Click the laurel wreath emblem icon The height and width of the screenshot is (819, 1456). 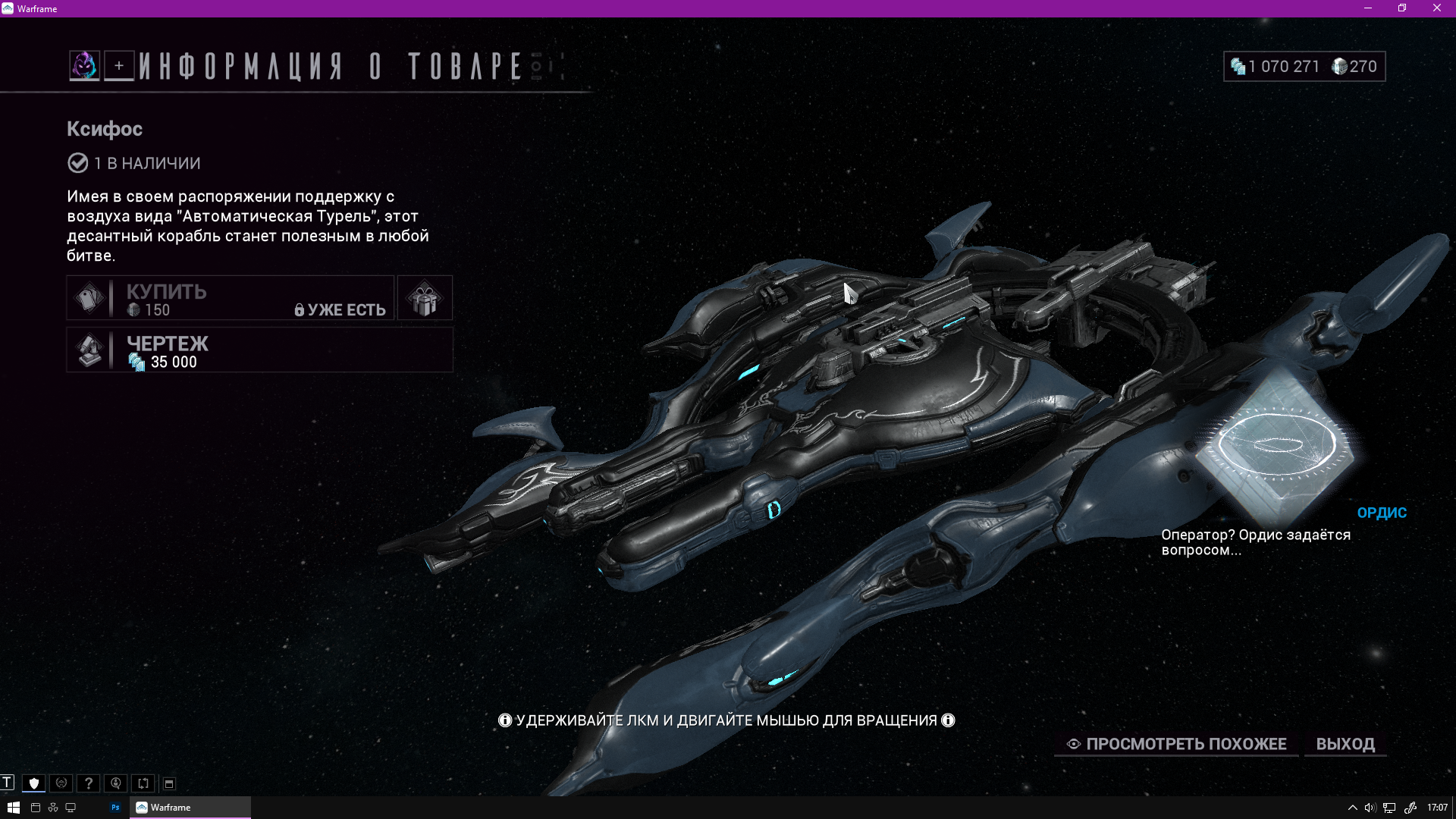(61, 783)
